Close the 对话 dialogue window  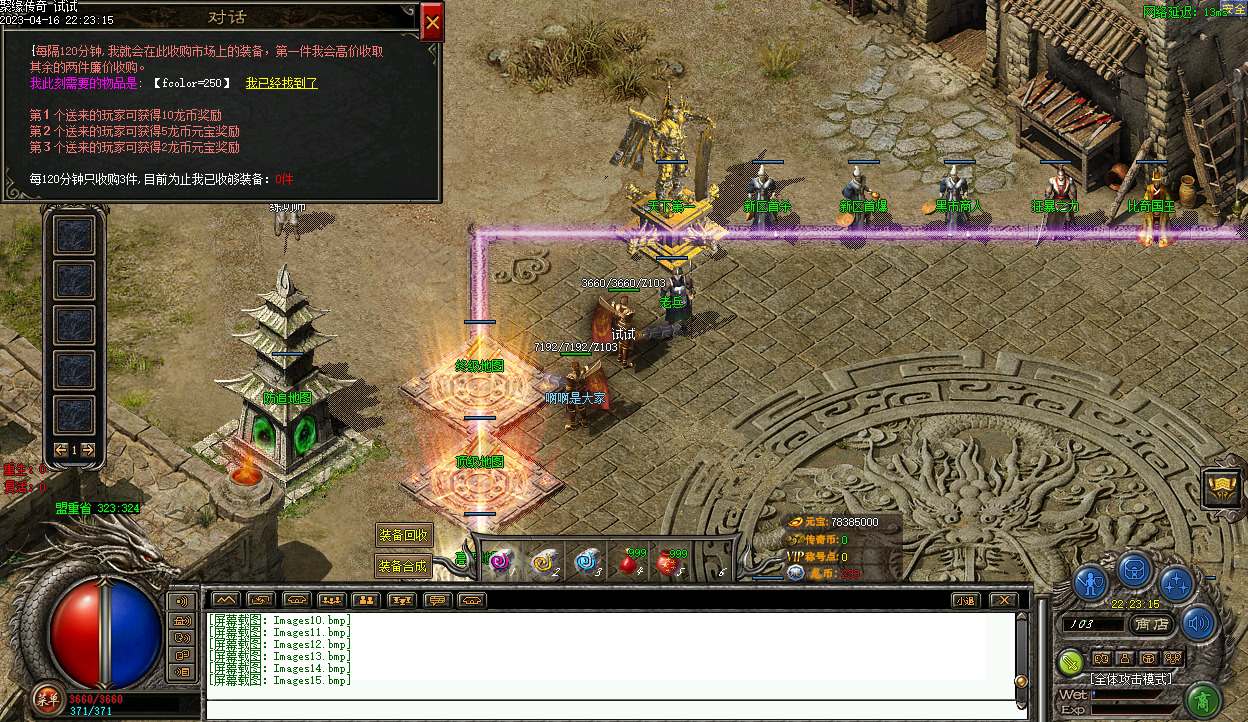432,22
